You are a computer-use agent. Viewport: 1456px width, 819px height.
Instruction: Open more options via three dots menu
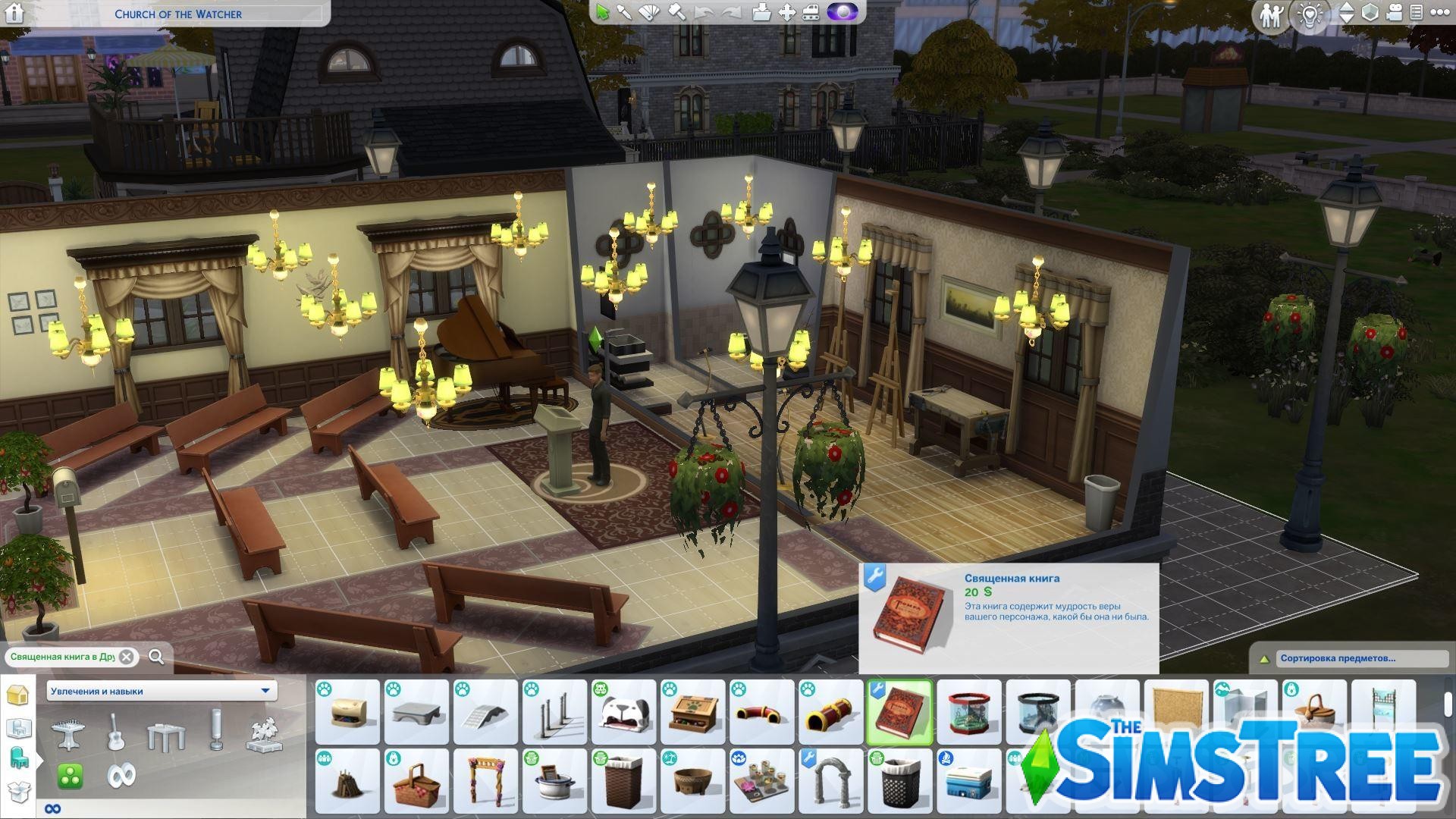(x=1440, y=13)
